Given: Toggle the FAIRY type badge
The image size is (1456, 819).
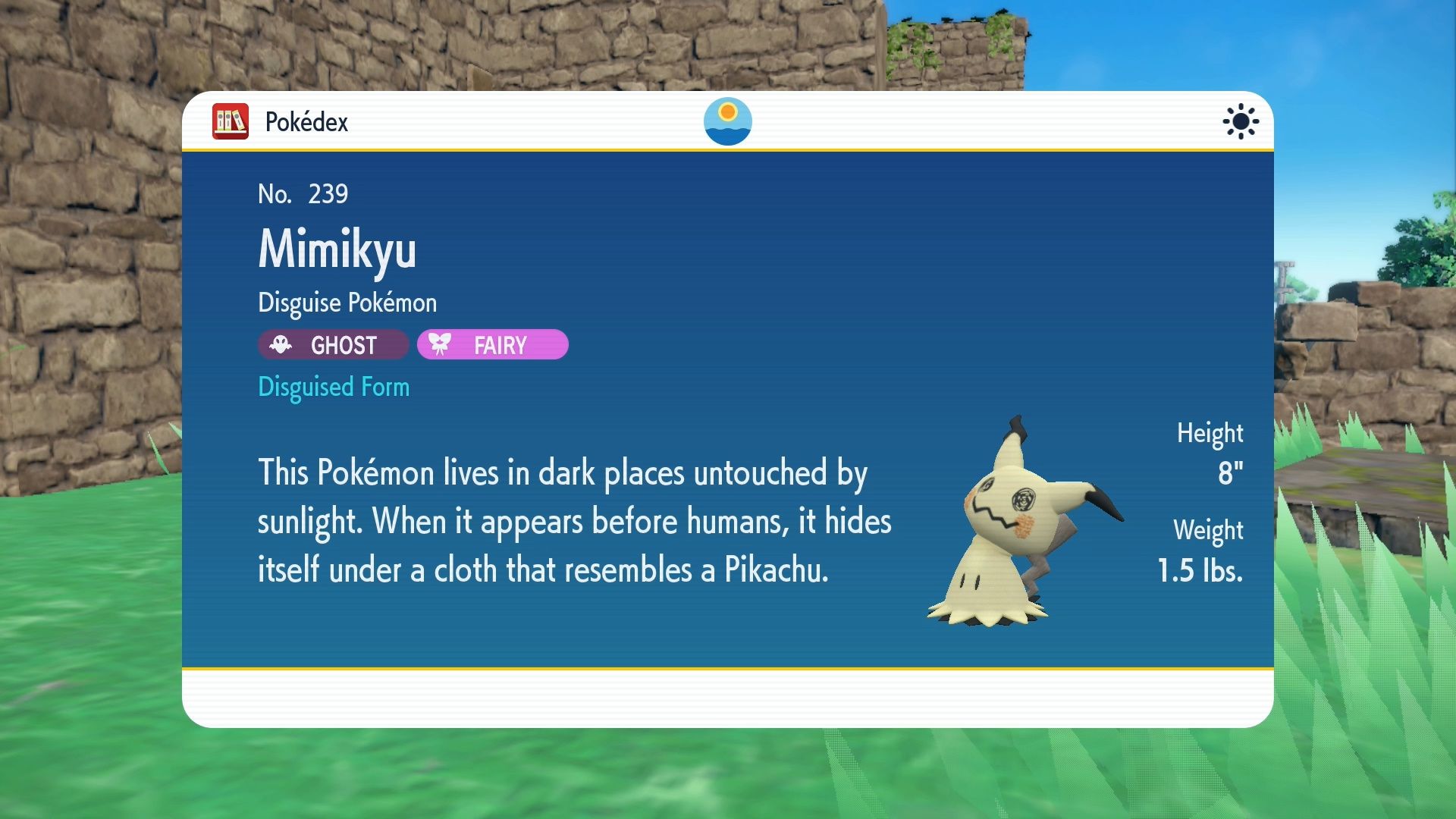Looking at the screenshot, I should click(x=491, y=344).
